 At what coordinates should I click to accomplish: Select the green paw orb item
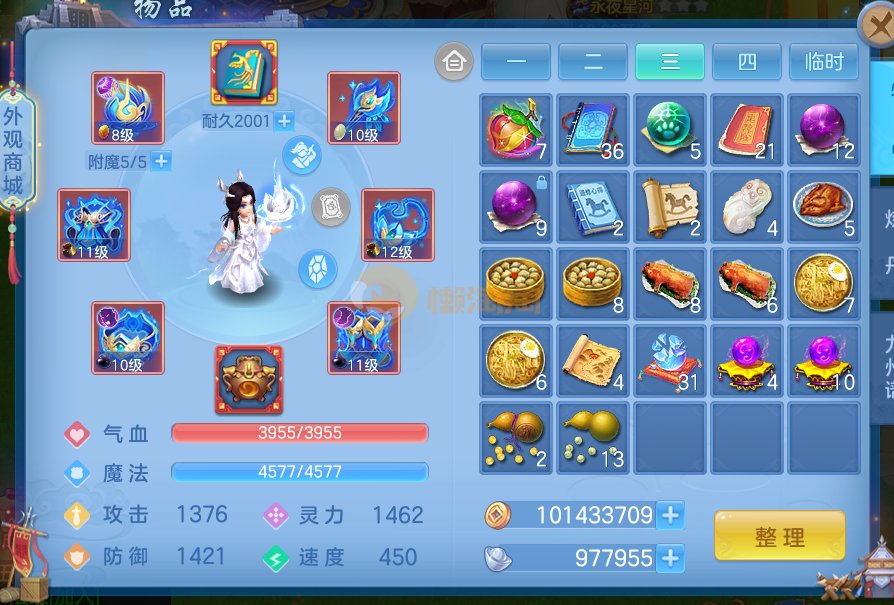pos(669,130)
